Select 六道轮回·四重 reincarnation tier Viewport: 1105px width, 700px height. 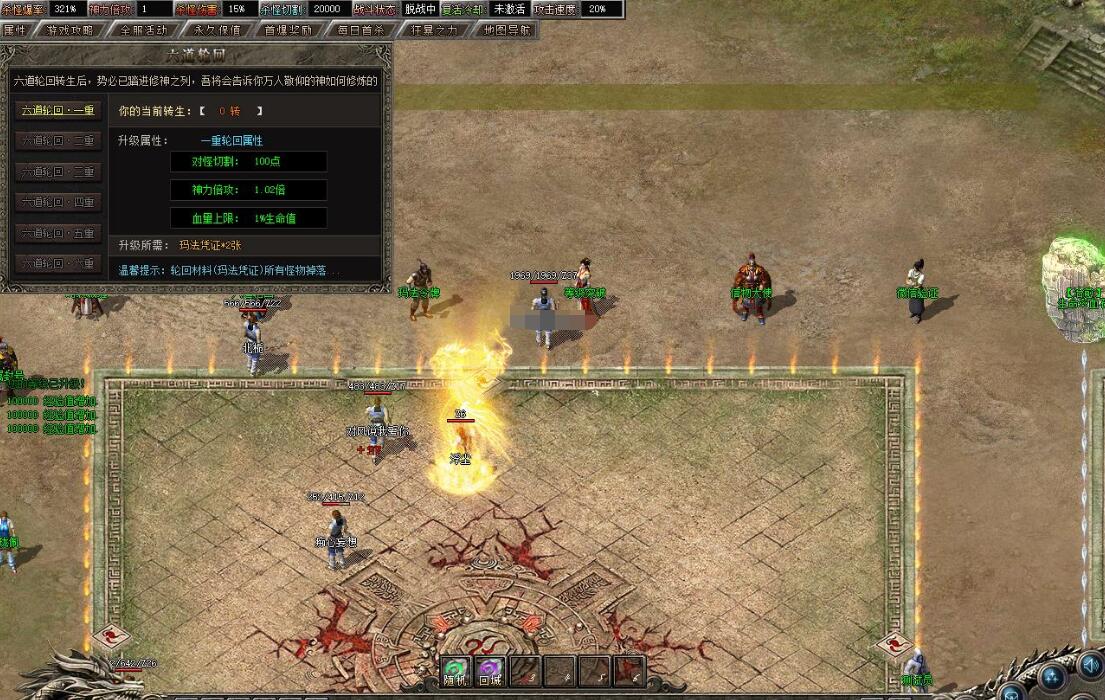point(58,202)
